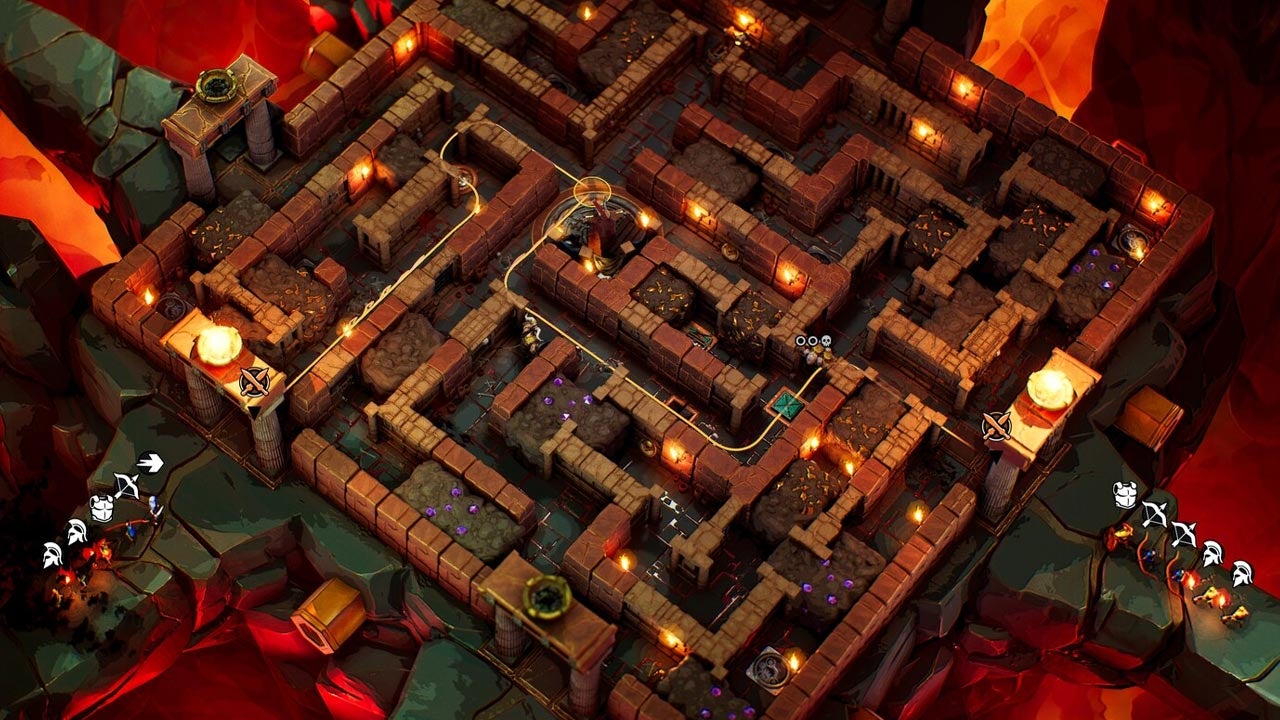Click the skull icon near the enemy group
Screen dimensions: 1280x720
(827, 341)
